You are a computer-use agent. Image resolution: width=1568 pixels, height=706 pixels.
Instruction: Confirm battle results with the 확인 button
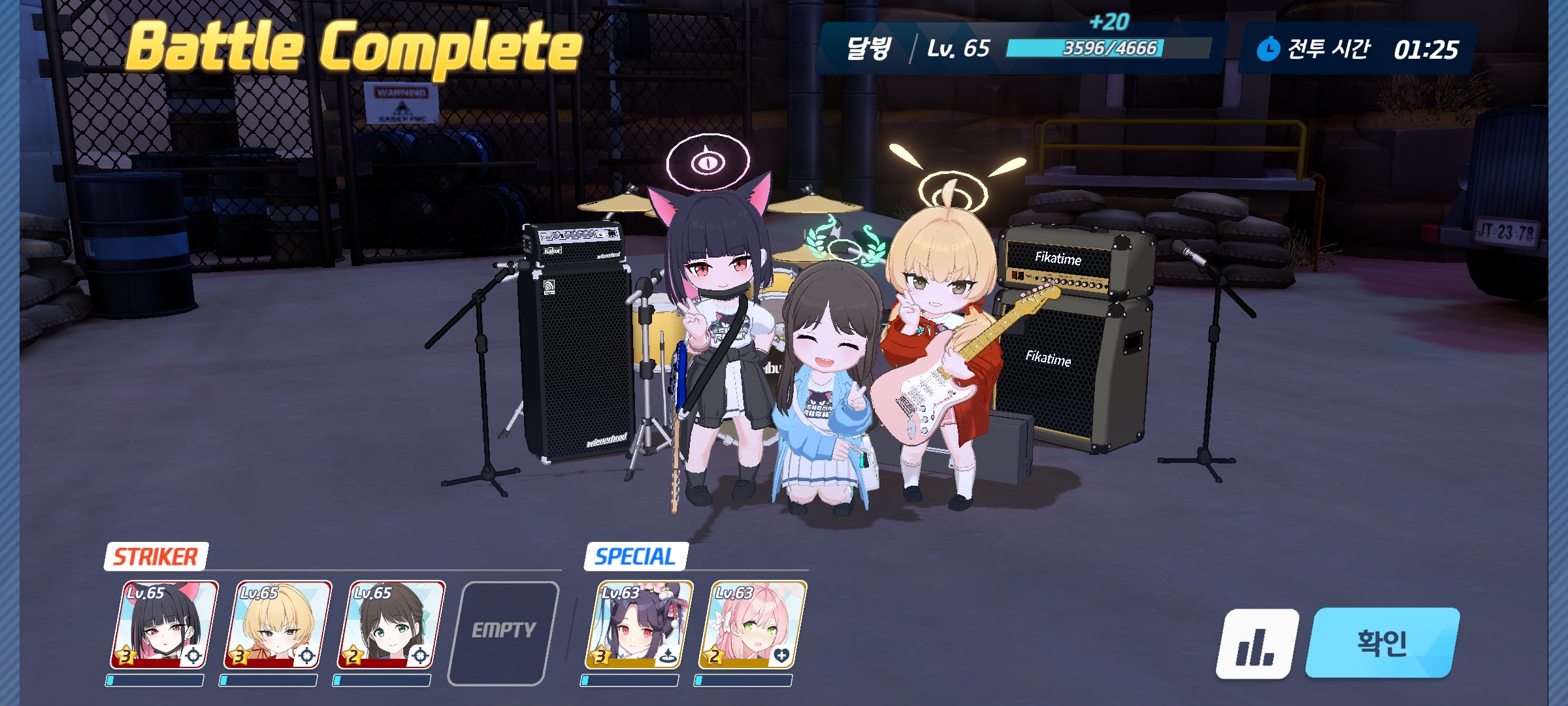coord(1381,643)
